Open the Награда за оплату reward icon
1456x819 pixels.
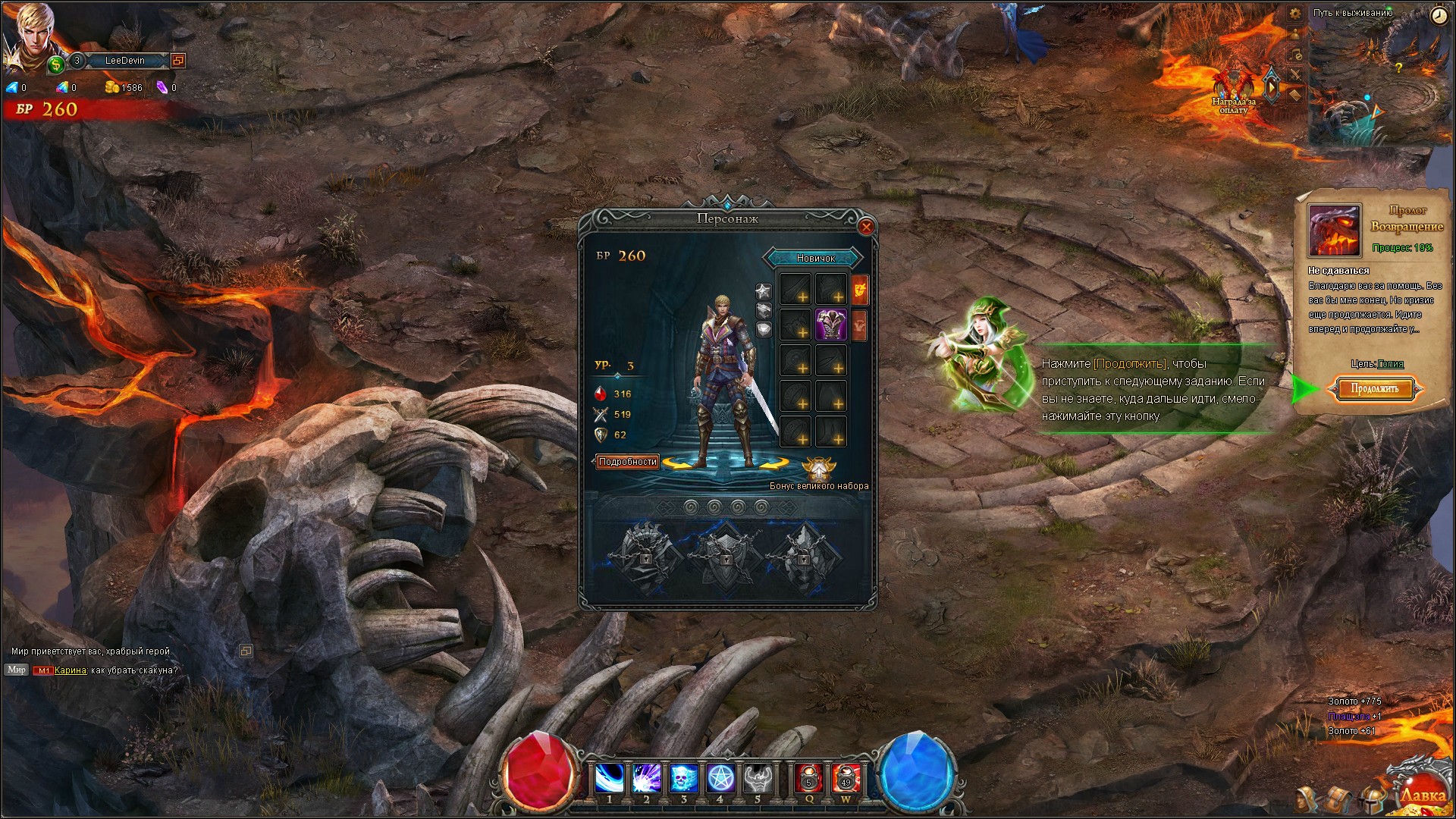pyautogui.click(x=1233, y=89)
